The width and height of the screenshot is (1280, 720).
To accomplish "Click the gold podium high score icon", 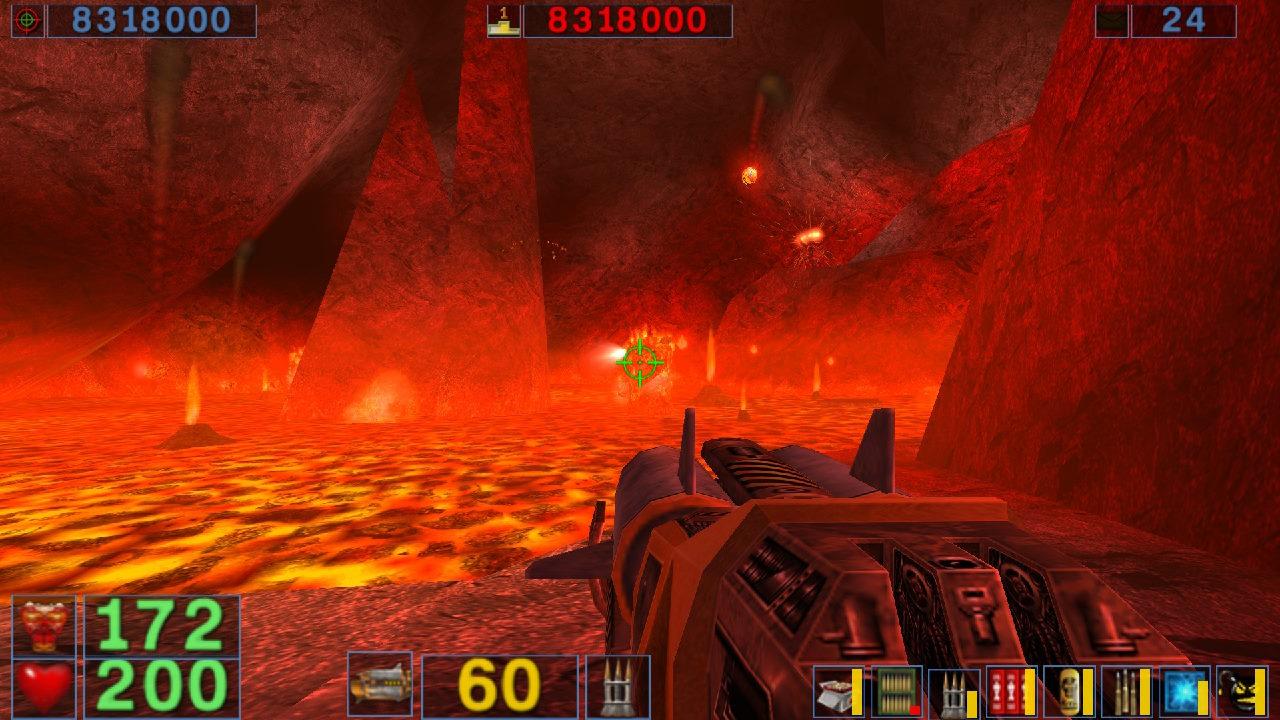I will point(503,21).
